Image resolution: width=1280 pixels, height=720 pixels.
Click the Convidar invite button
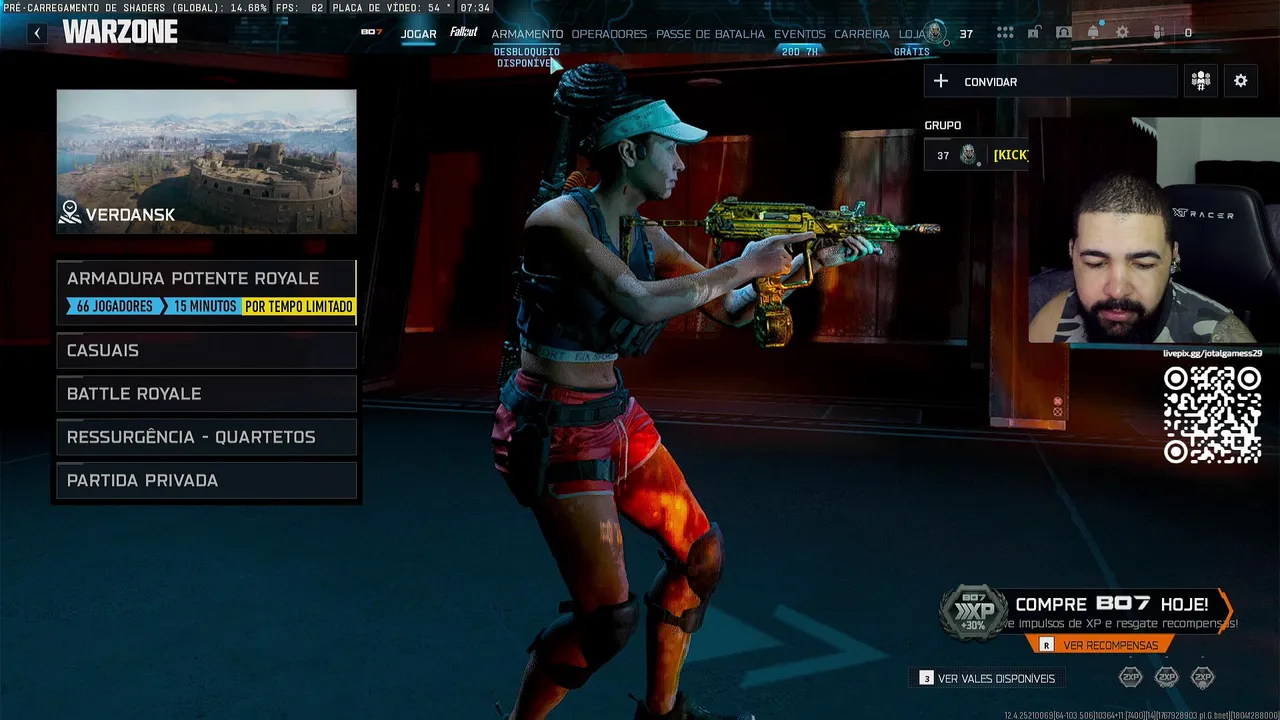pyautogui.click(x=1050, y=82)
